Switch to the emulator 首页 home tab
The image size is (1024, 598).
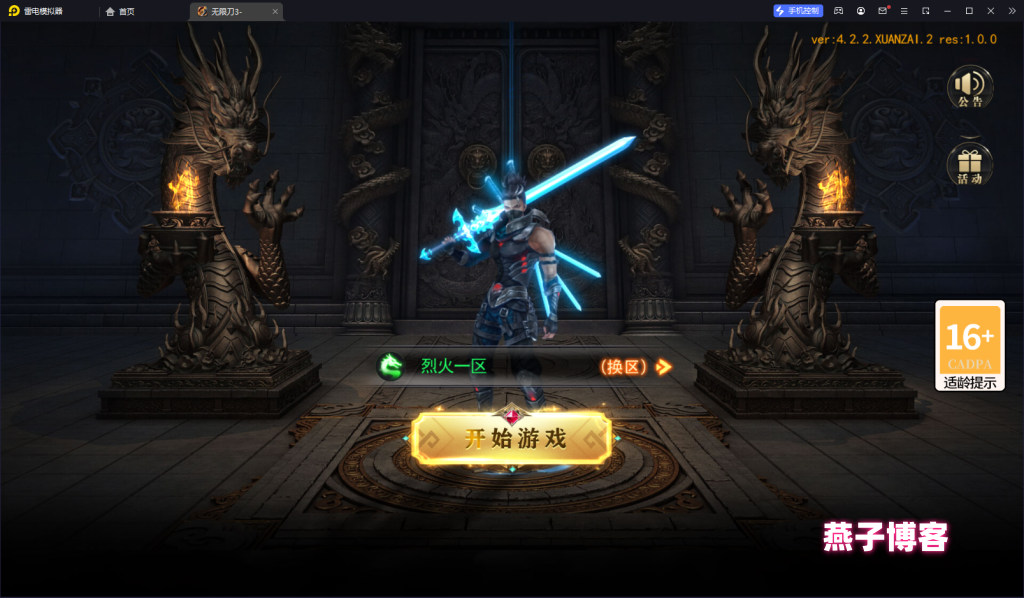click(x=120, y=11)
